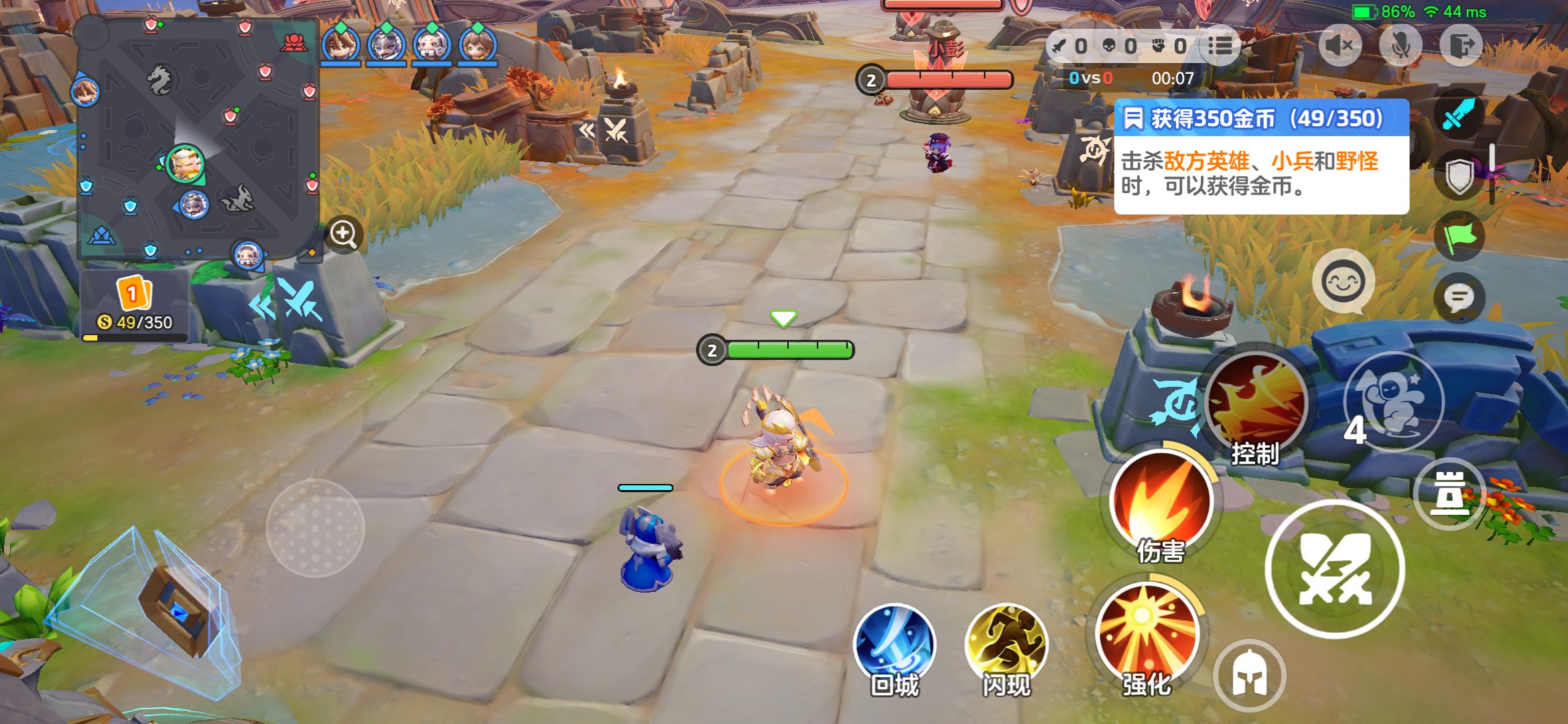Use the 控制 control skill
1568x724 pixels.
(x=1256, y=404)
